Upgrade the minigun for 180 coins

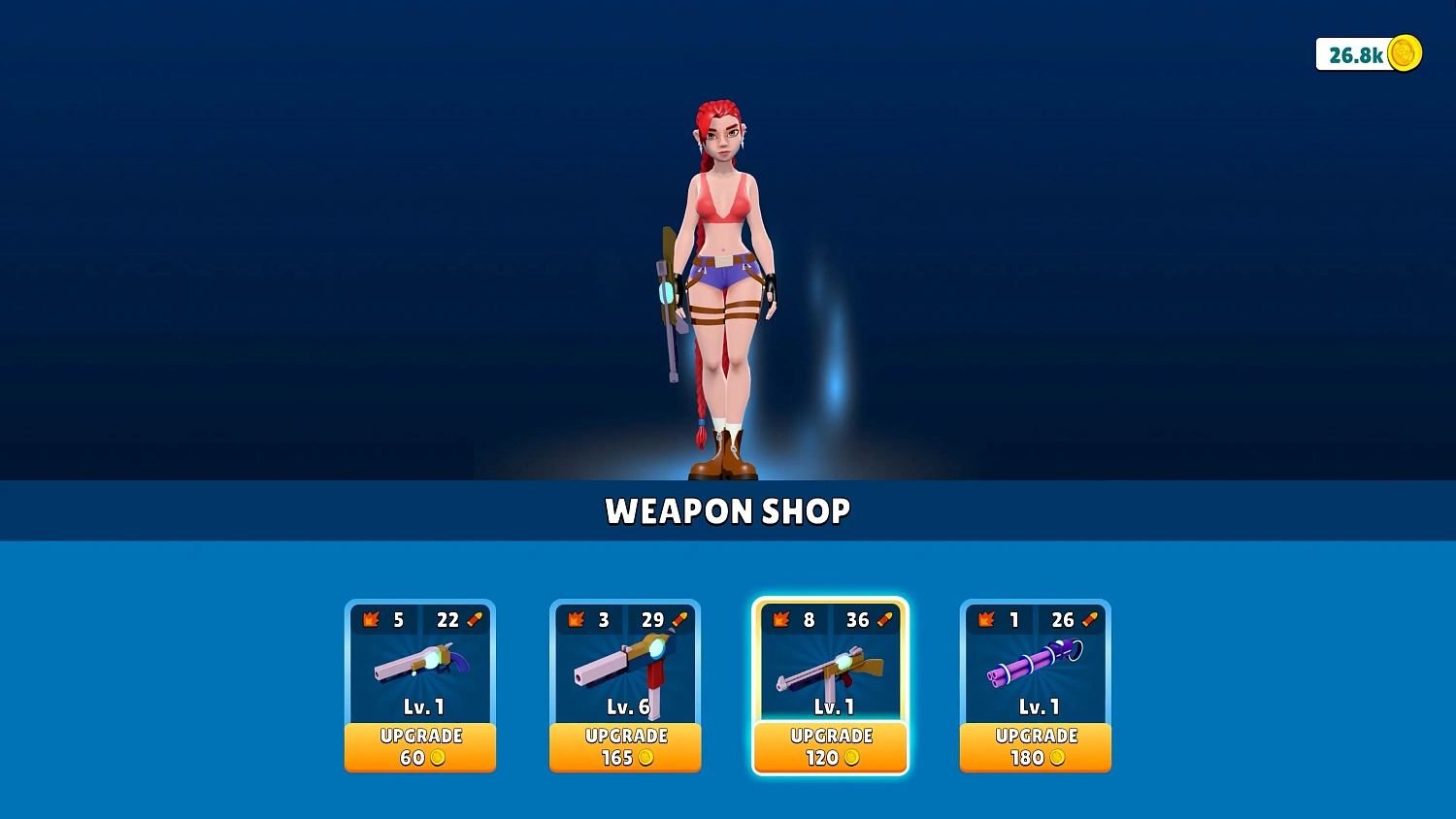(1035, 747)
